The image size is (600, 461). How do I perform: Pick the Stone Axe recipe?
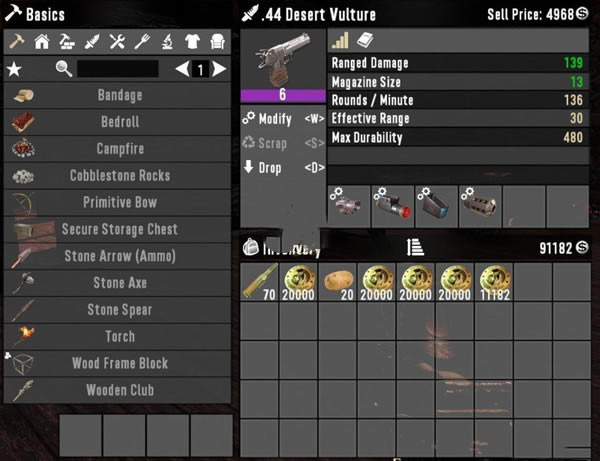[119, 283]
